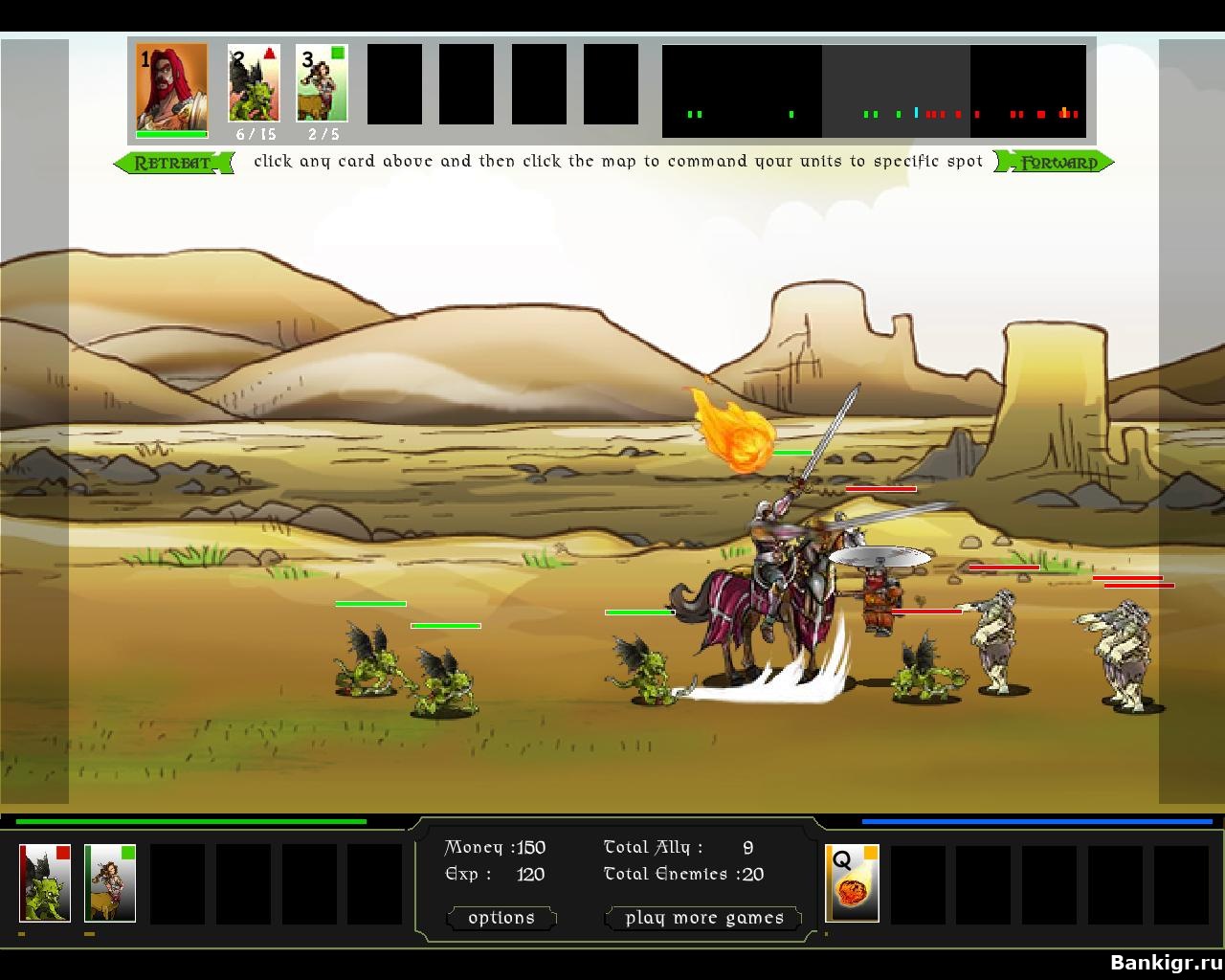This screenshot has width=1225, height=980.
Task: Summon a centaur from the bottom unit card
Action: [x=110, y=882]
